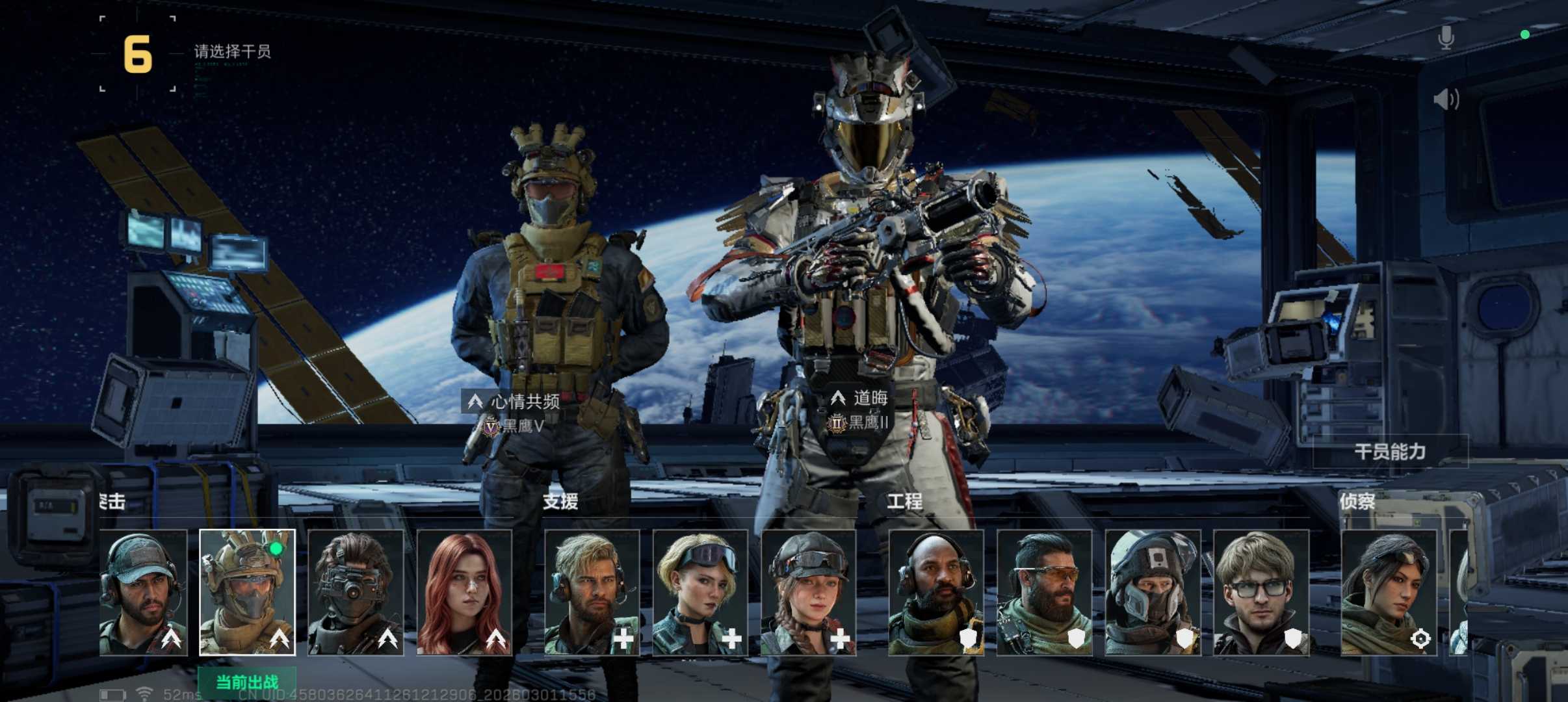Choose the engineer wearing black-framed glasses
1568x702 pixels.
tap(1261, 592)
